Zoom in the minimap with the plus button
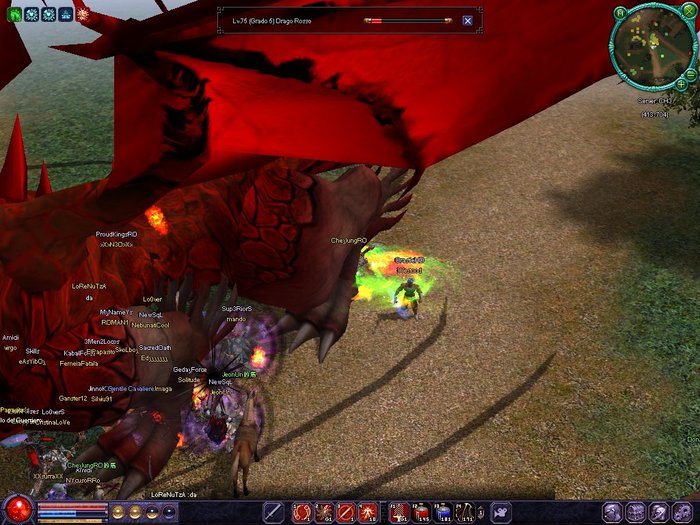700x525 pixels. pyautogui.click(x=681, y=84)
